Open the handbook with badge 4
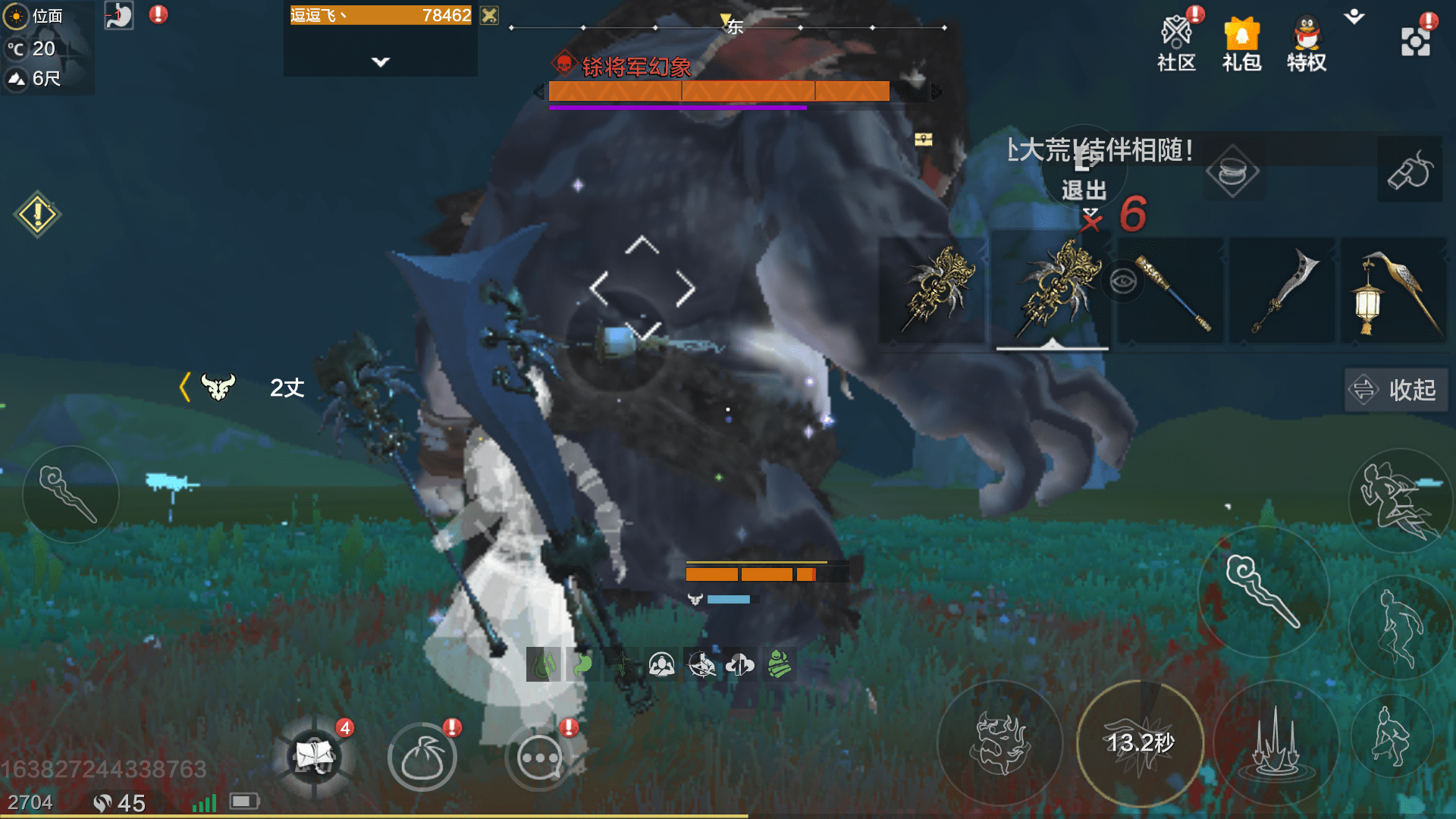Viewport: 1456px width, 819px height. click(315, 757)
